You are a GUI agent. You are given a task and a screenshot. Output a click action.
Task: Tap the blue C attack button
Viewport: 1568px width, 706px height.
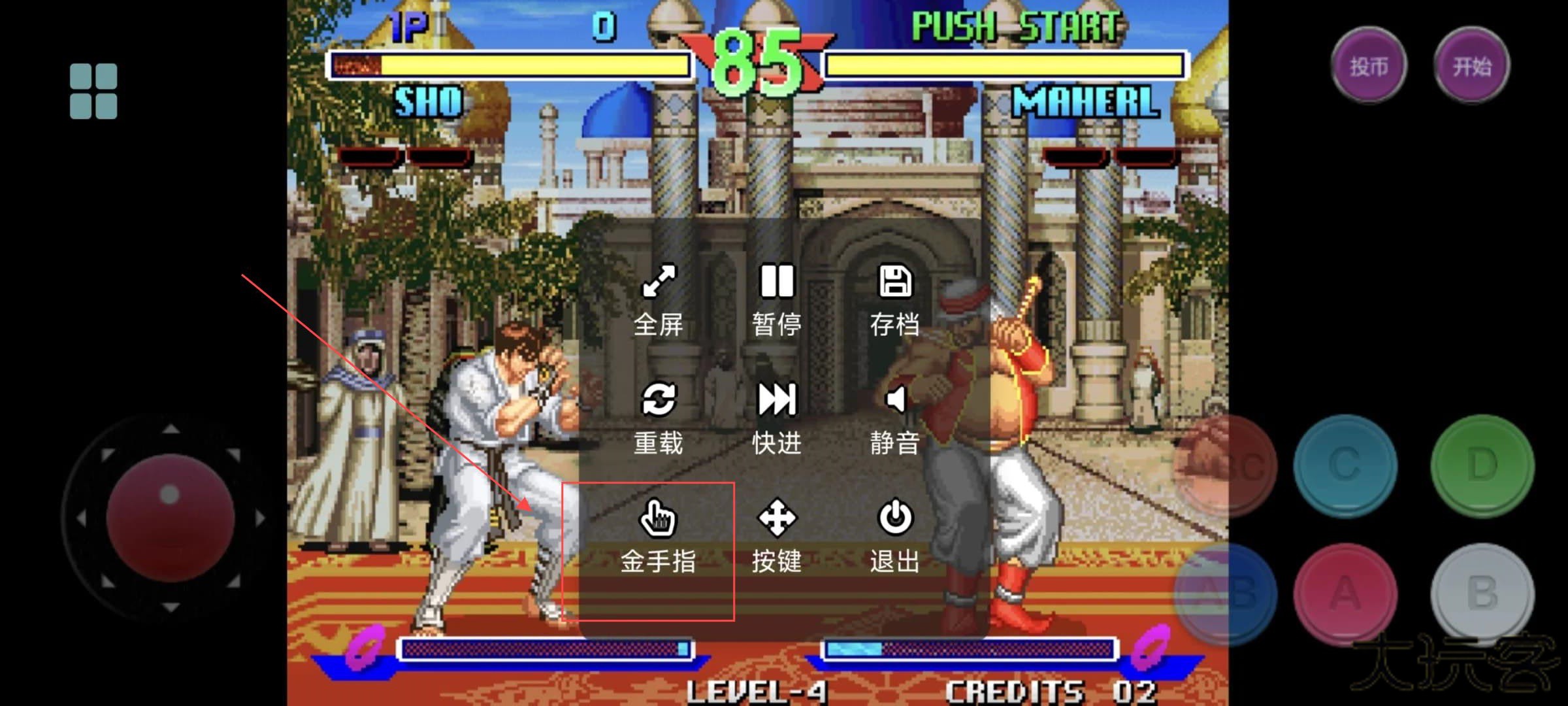(1345, 465)
